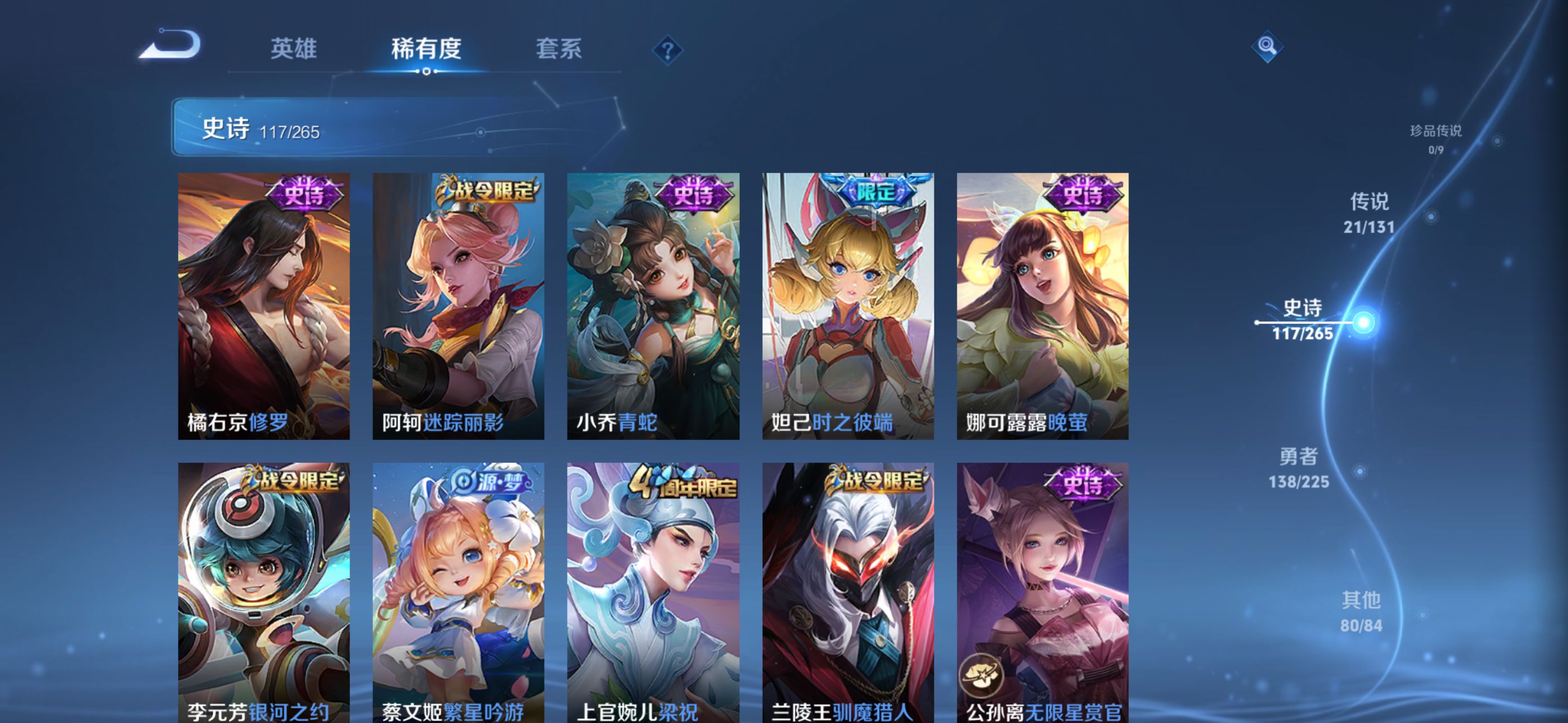View the 橘右京 修罗 skin card
Viewport: 1568px width, 723px height.
pos(264,305)
